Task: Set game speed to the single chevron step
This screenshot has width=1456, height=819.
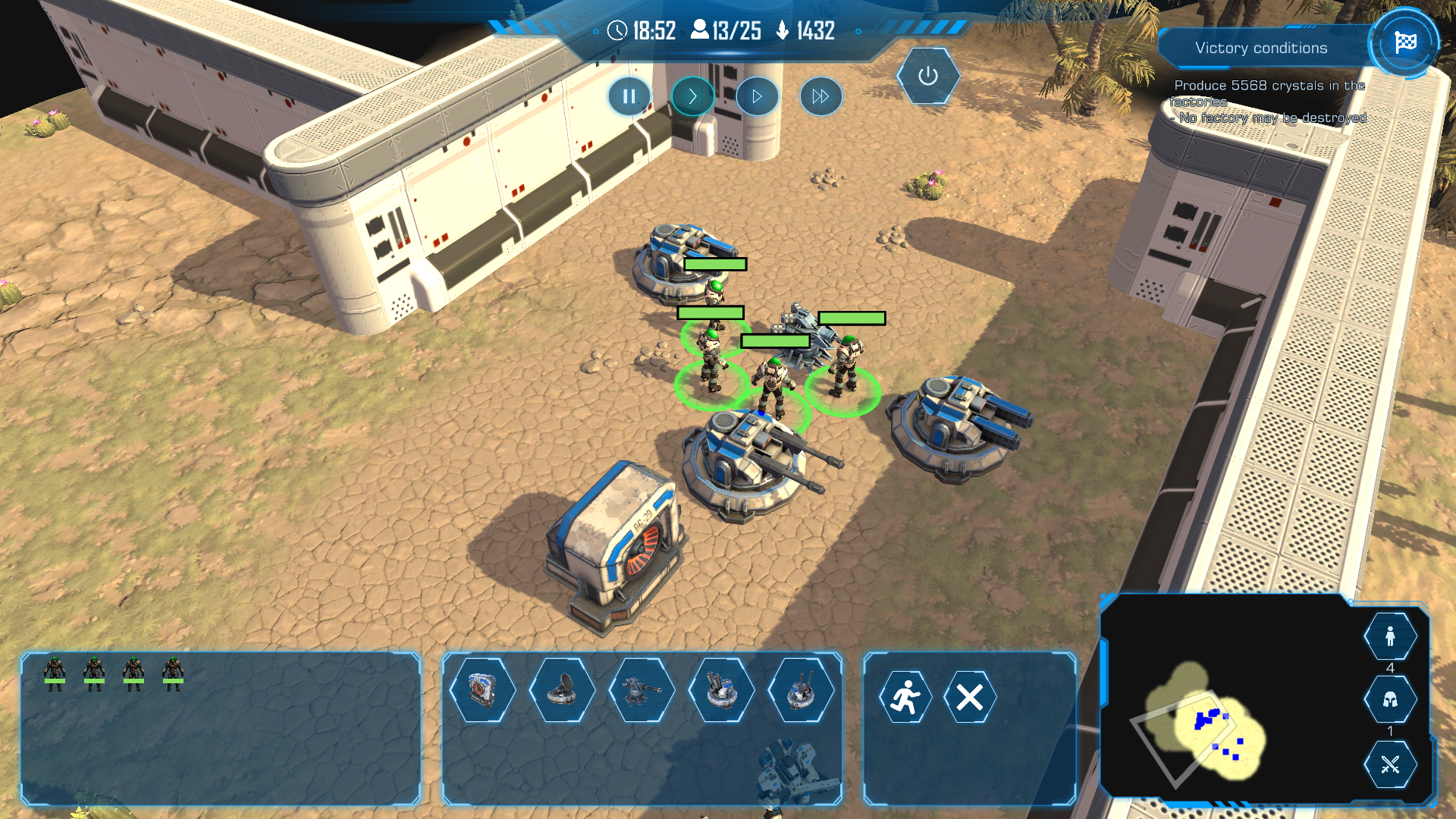Action: (692, 96)
